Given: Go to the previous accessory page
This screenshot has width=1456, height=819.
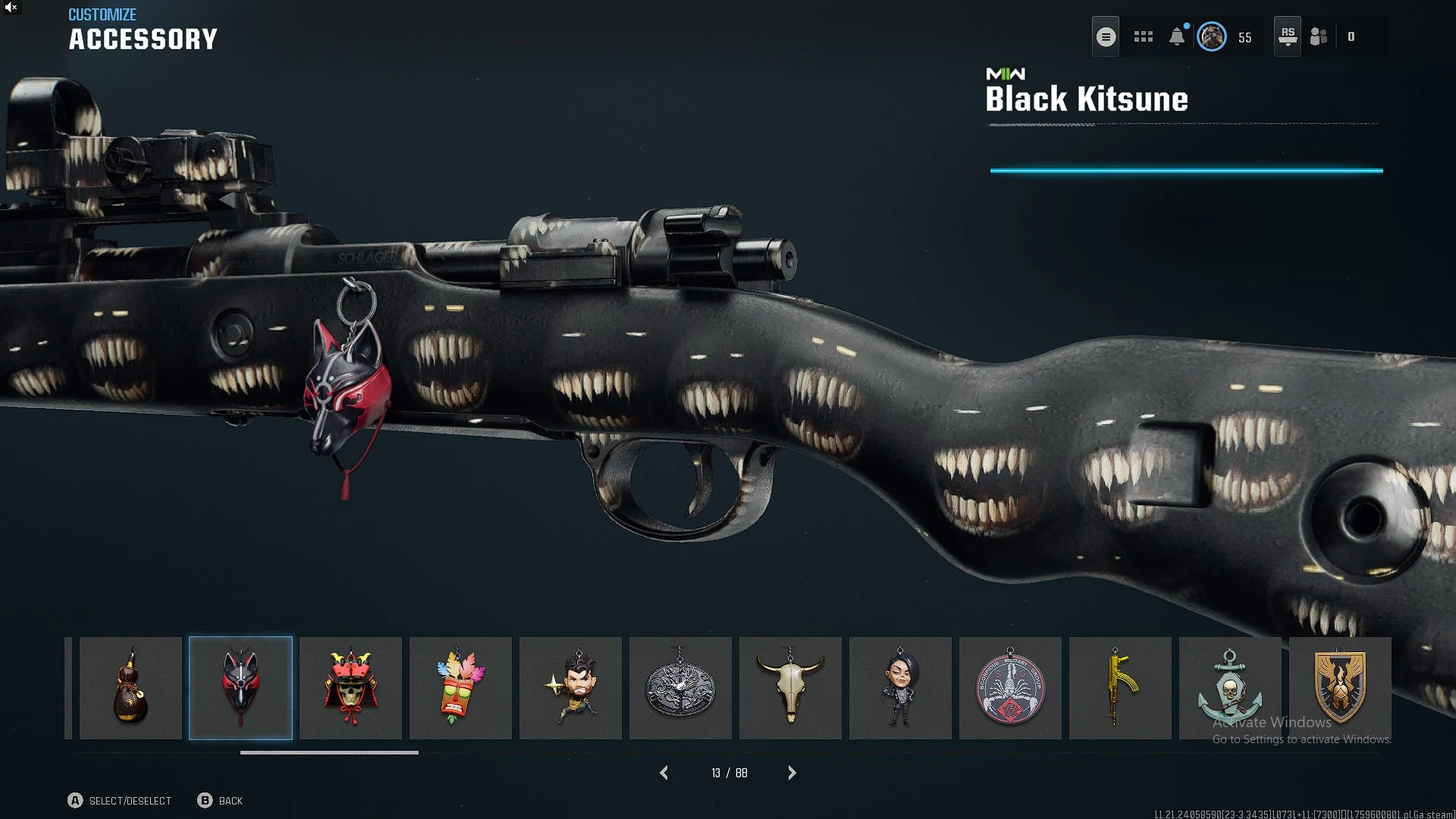Looking at the screenshot, I should point(664,773).
